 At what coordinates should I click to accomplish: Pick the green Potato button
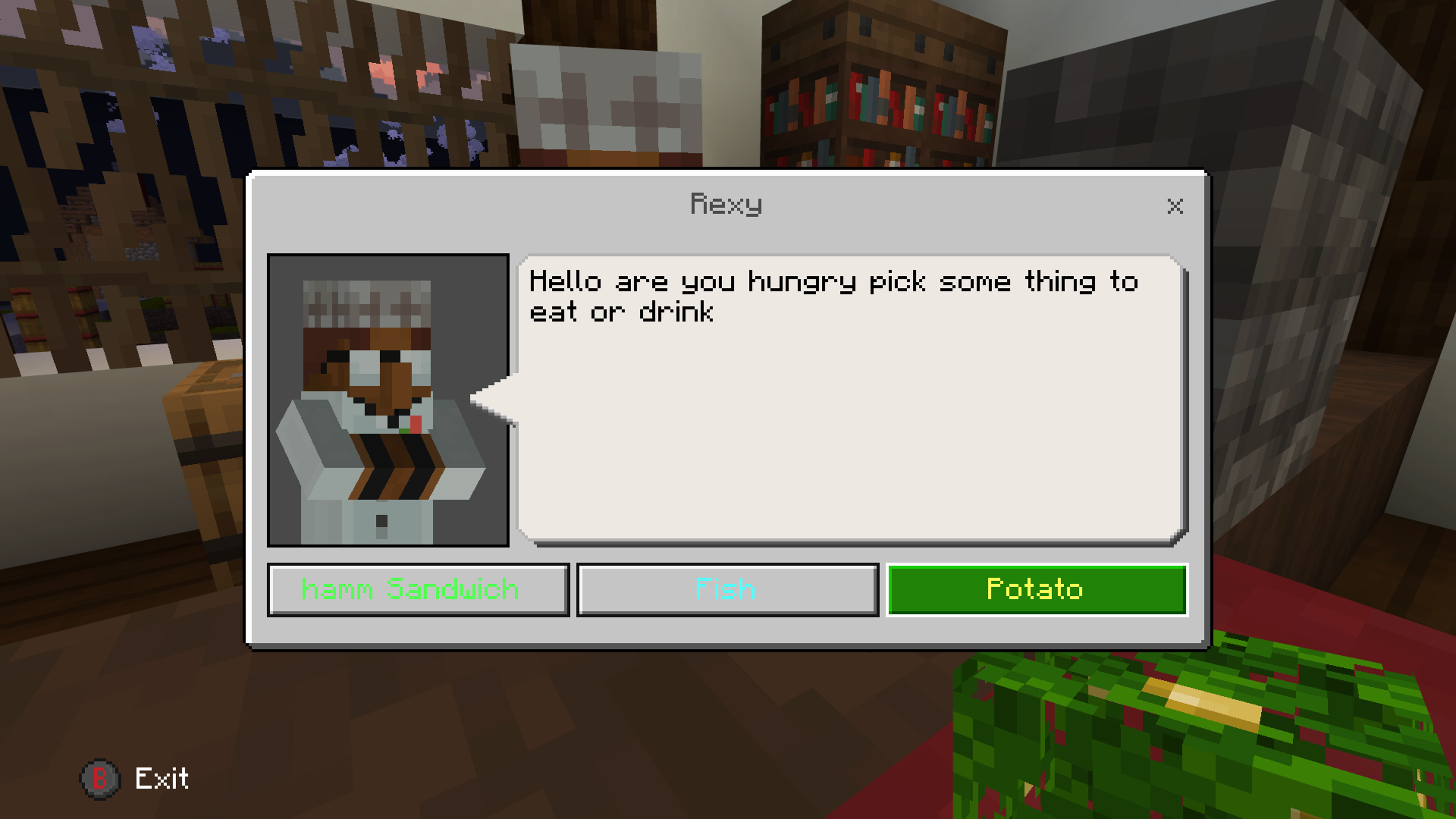[x=1037, y=590]
